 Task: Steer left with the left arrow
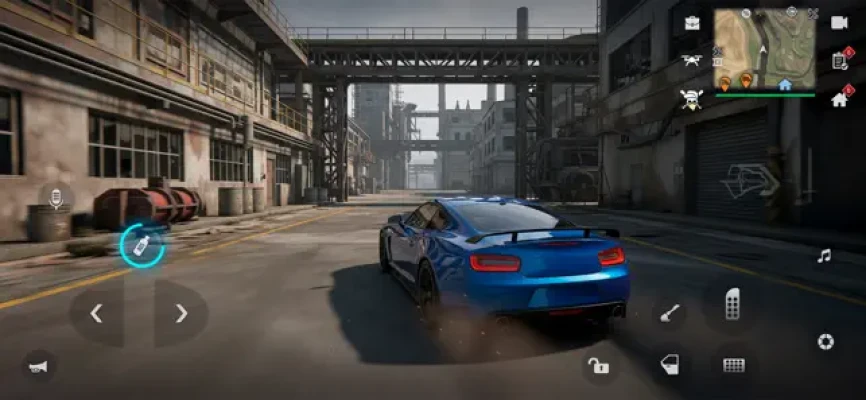[x=96, y=314]
